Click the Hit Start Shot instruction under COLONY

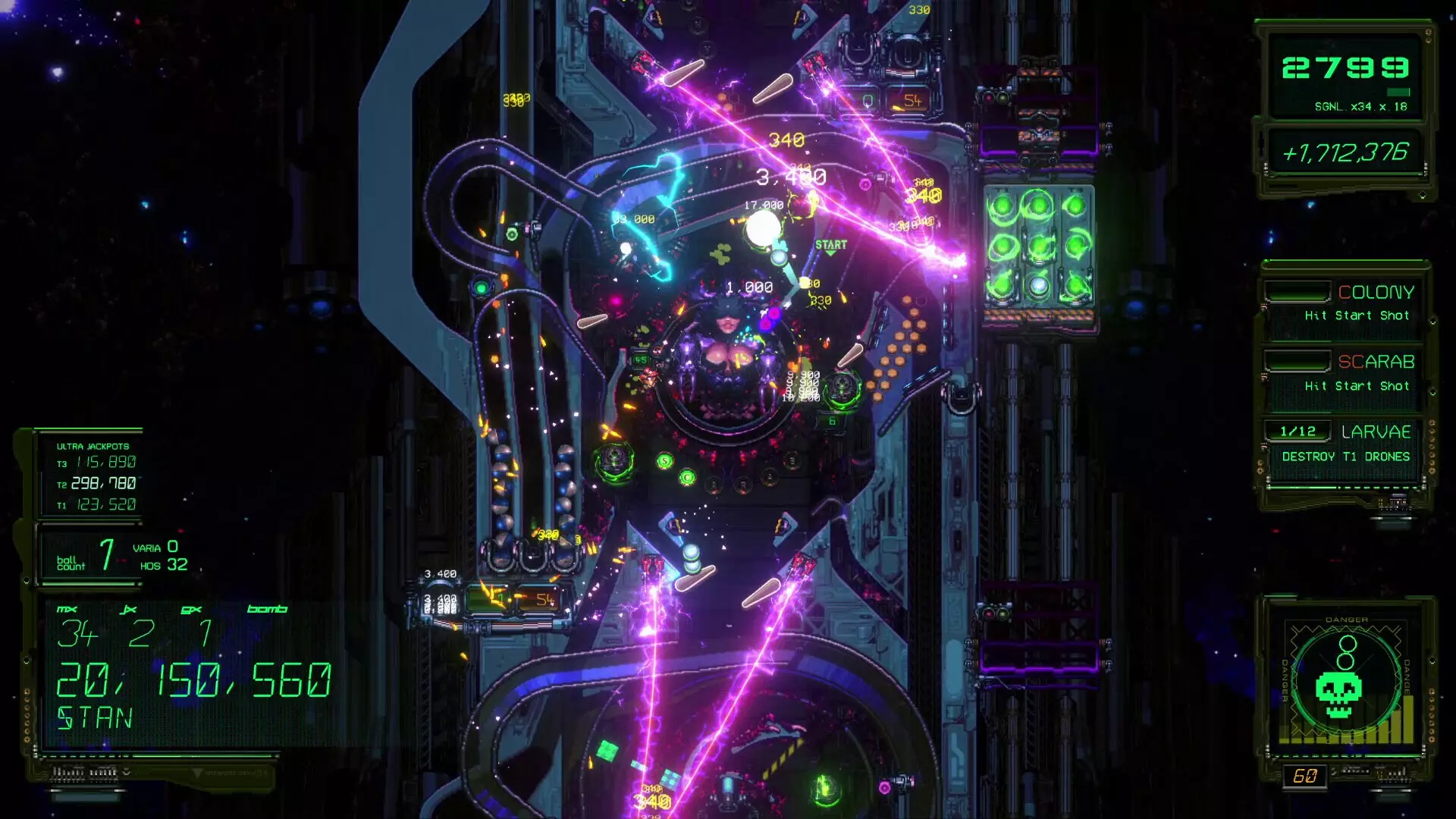1357,315
